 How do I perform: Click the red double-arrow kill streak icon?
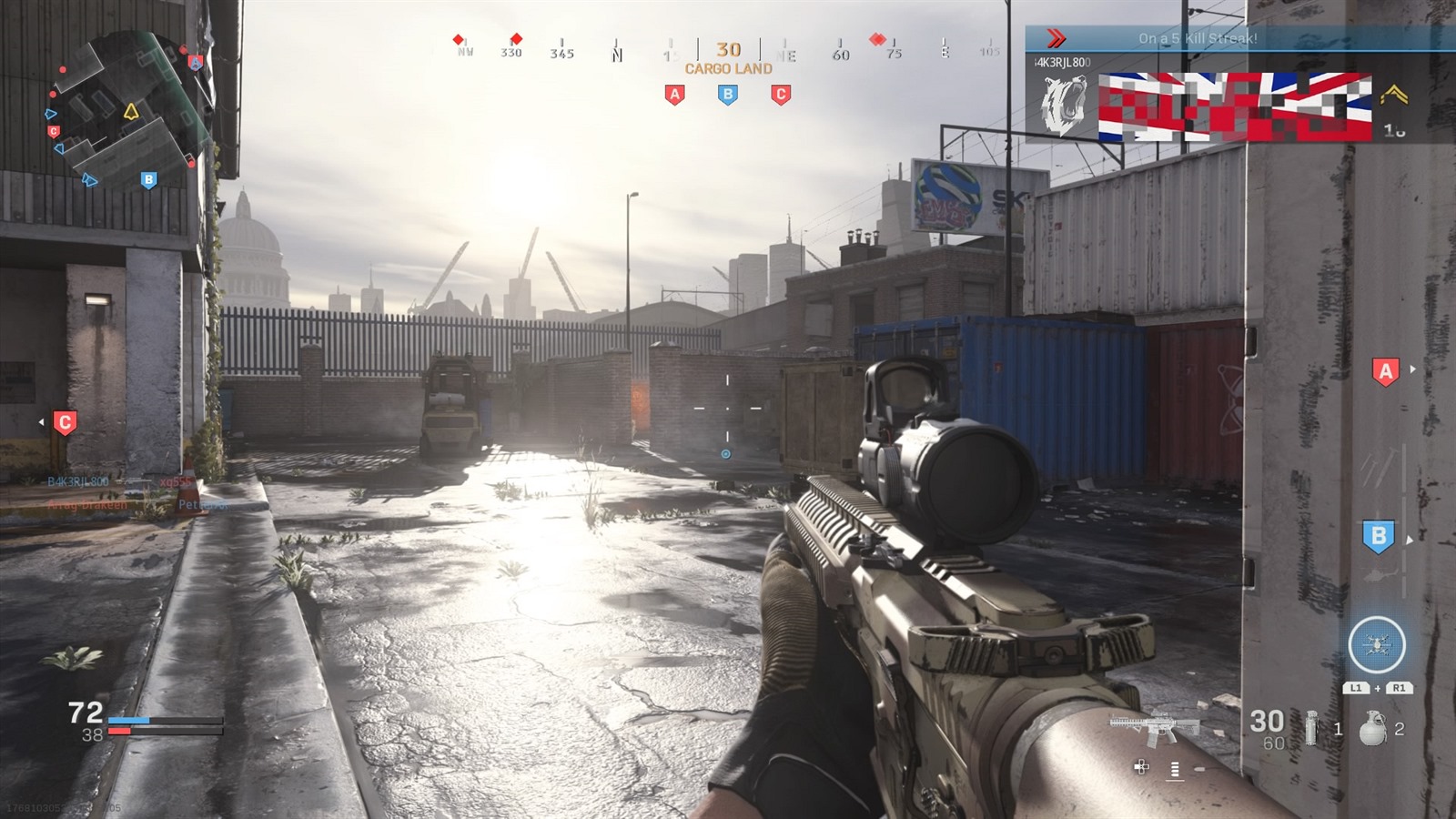point(1056,38)
